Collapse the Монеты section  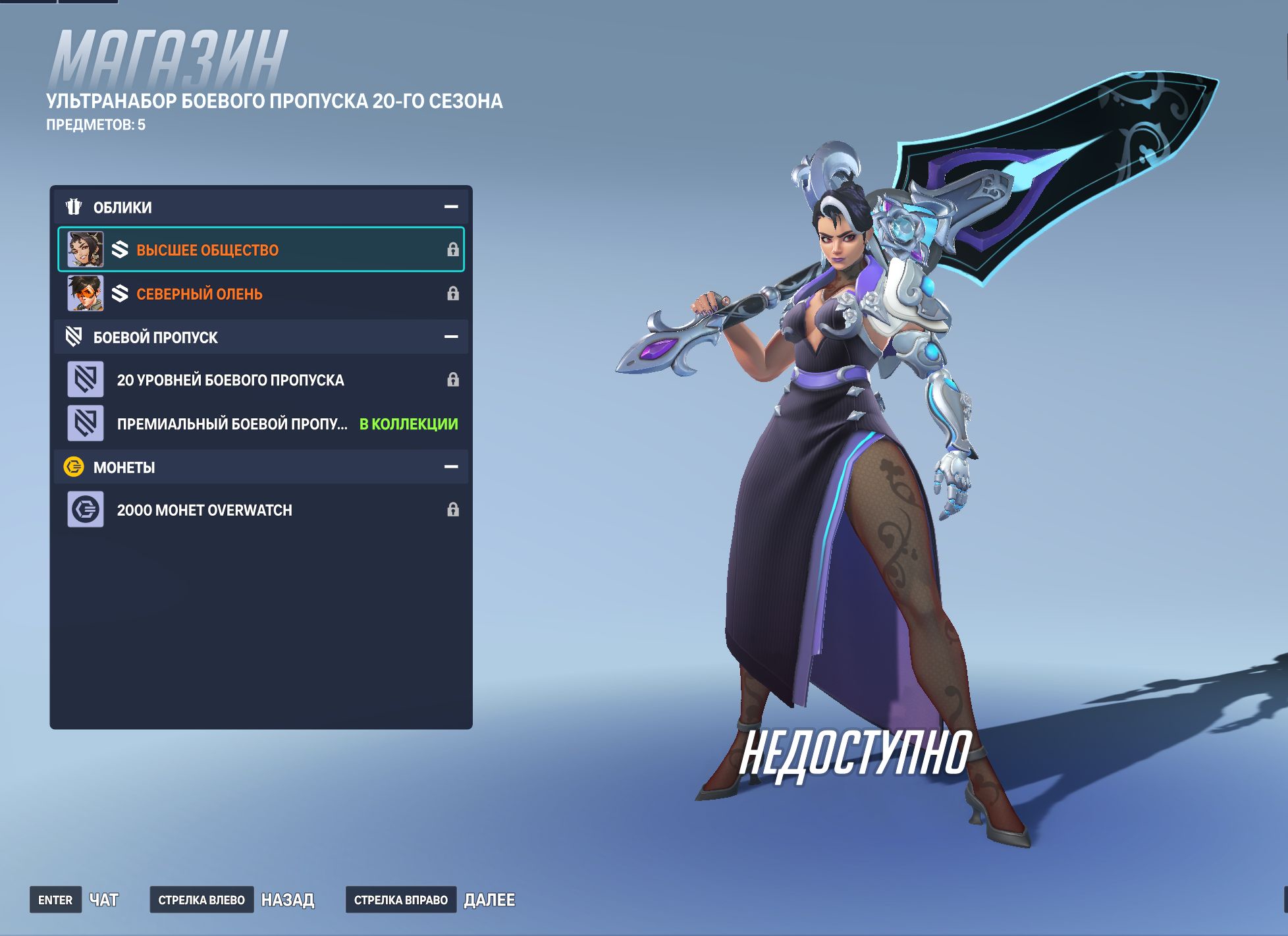click(451, 467)
